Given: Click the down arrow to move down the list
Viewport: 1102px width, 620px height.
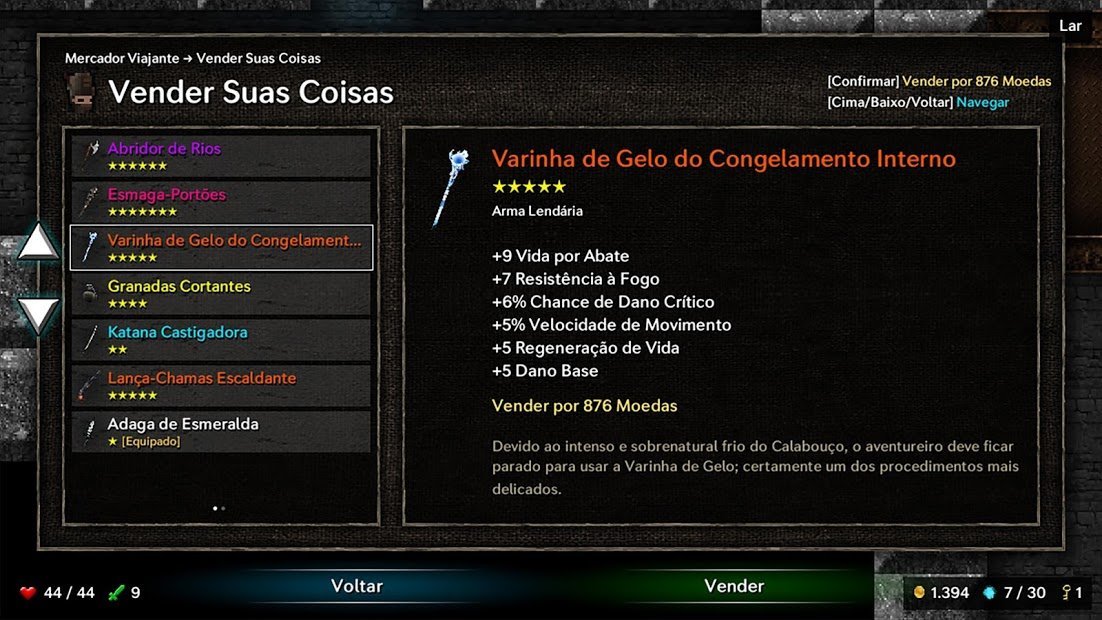Looking at the screenshot, I should (40, 314).
